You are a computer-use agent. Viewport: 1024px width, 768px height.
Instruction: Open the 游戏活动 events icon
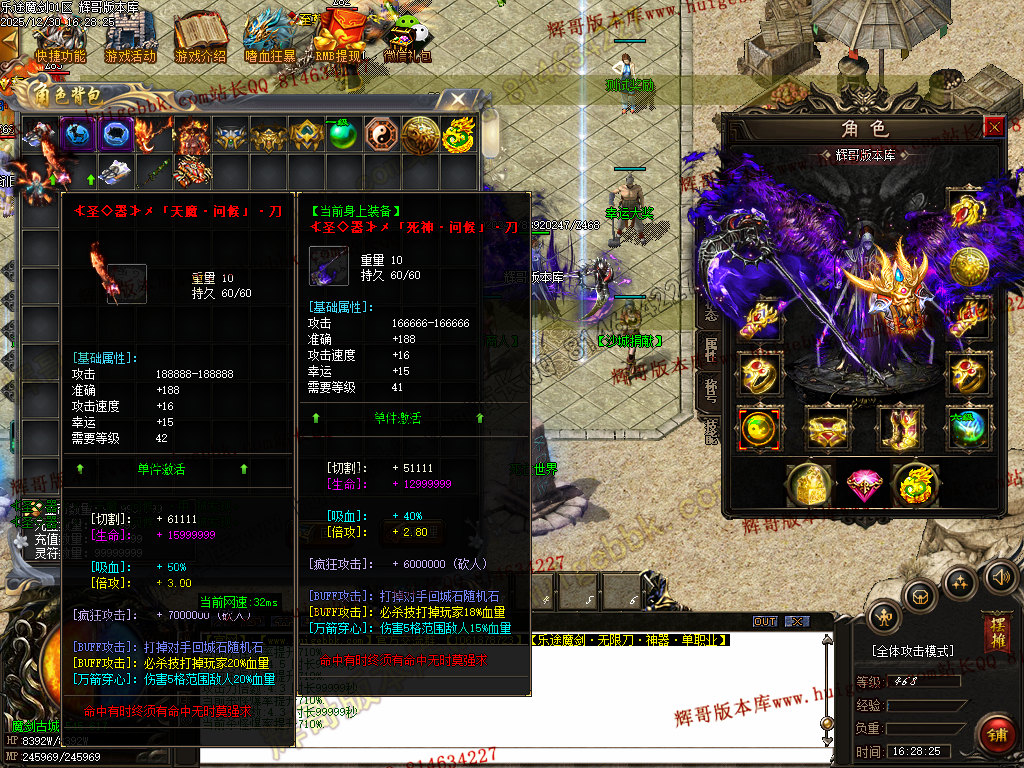coord(130,38)
